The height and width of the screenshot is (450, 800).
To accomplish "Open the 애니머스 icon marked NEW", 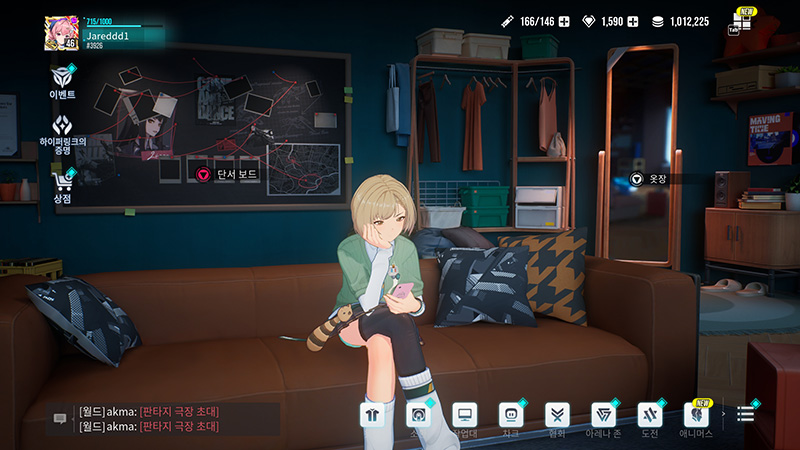I will (x=694, y=414).
